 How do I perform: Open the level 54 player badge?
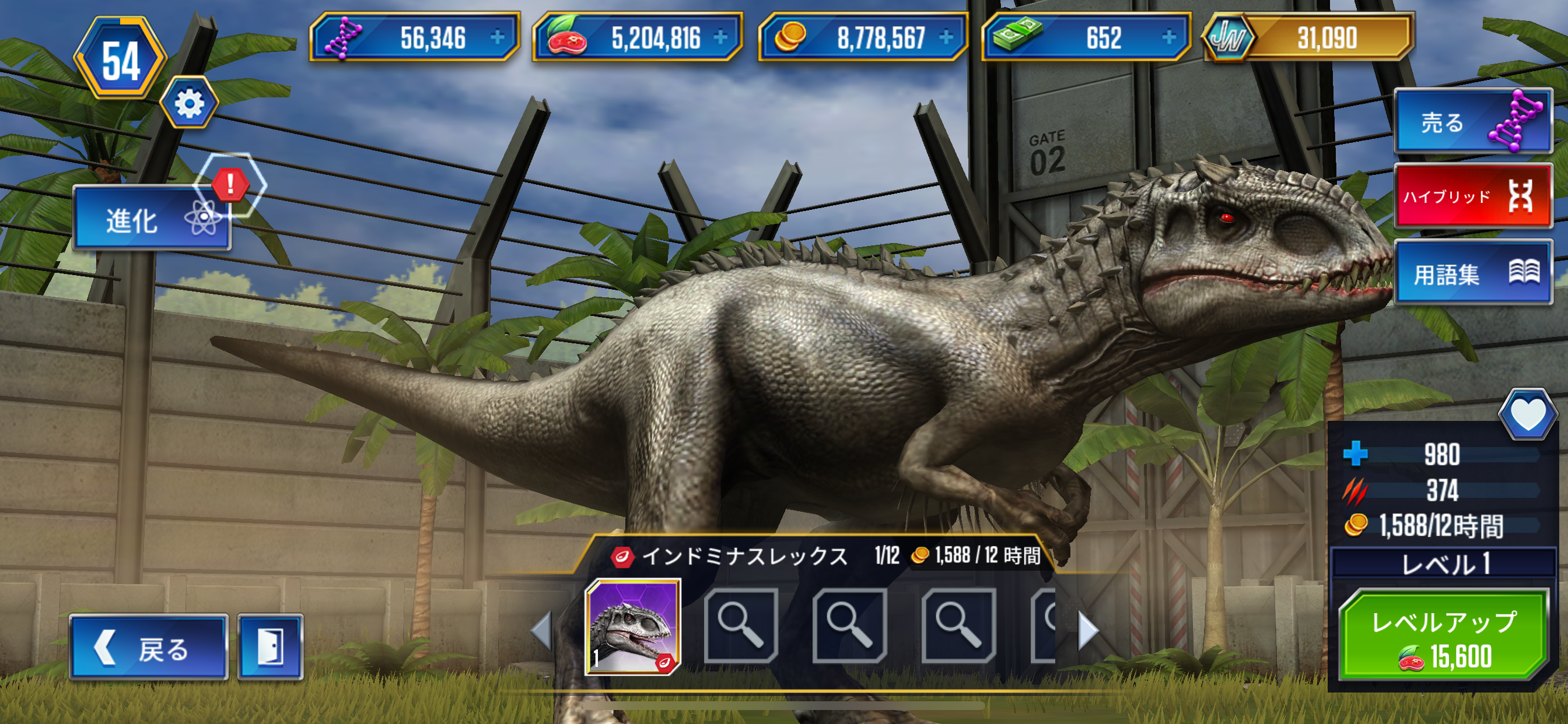coord(121,59)
